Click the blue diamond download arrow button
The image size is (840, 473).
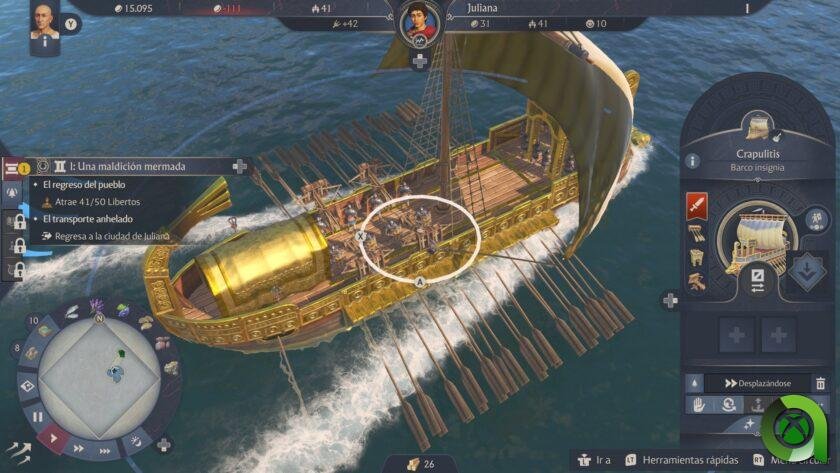(x=806, y=270)
